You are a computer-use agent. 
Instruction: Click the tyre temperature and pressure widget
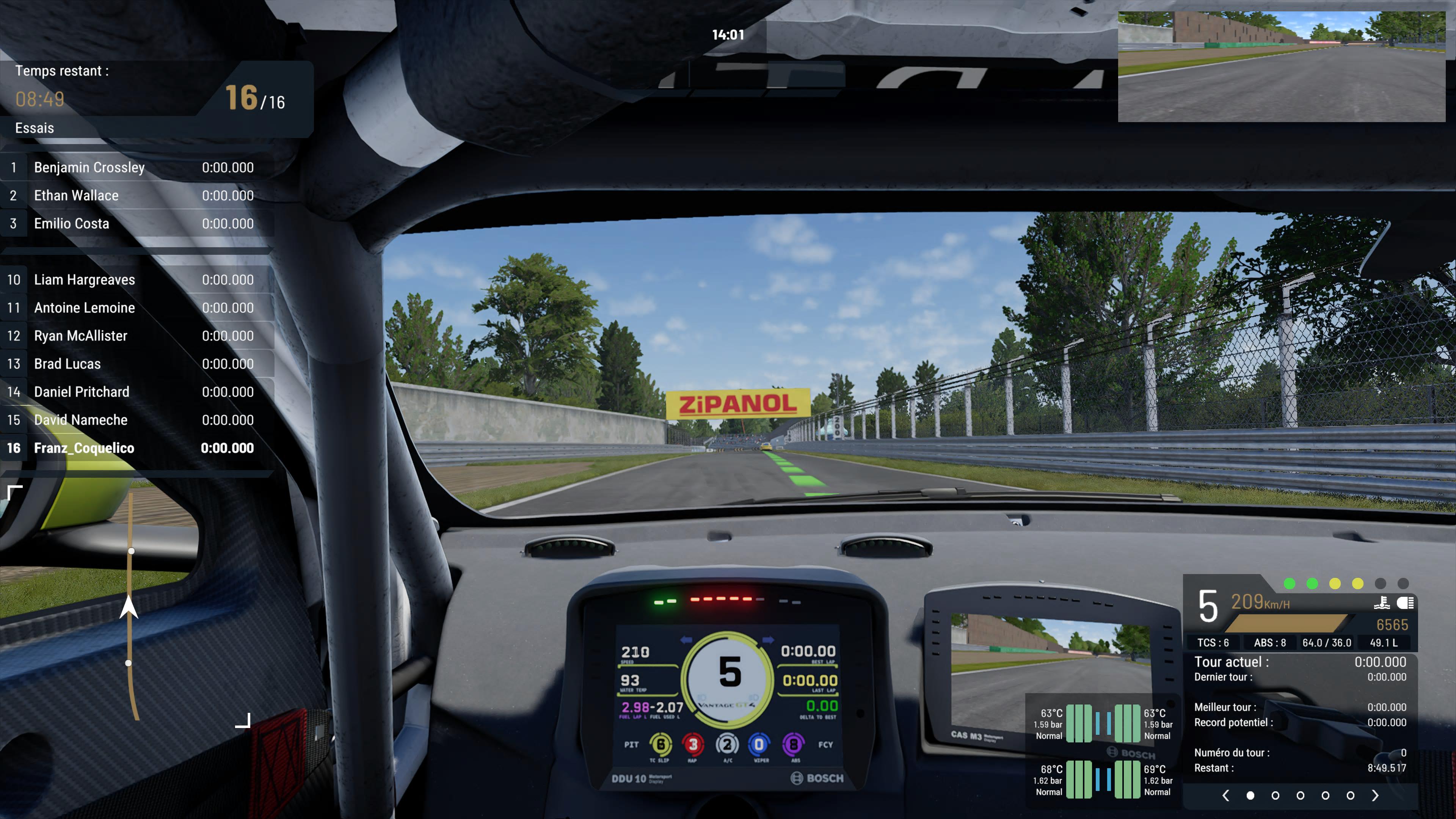pyautogui.click(x=1102, y=752)
